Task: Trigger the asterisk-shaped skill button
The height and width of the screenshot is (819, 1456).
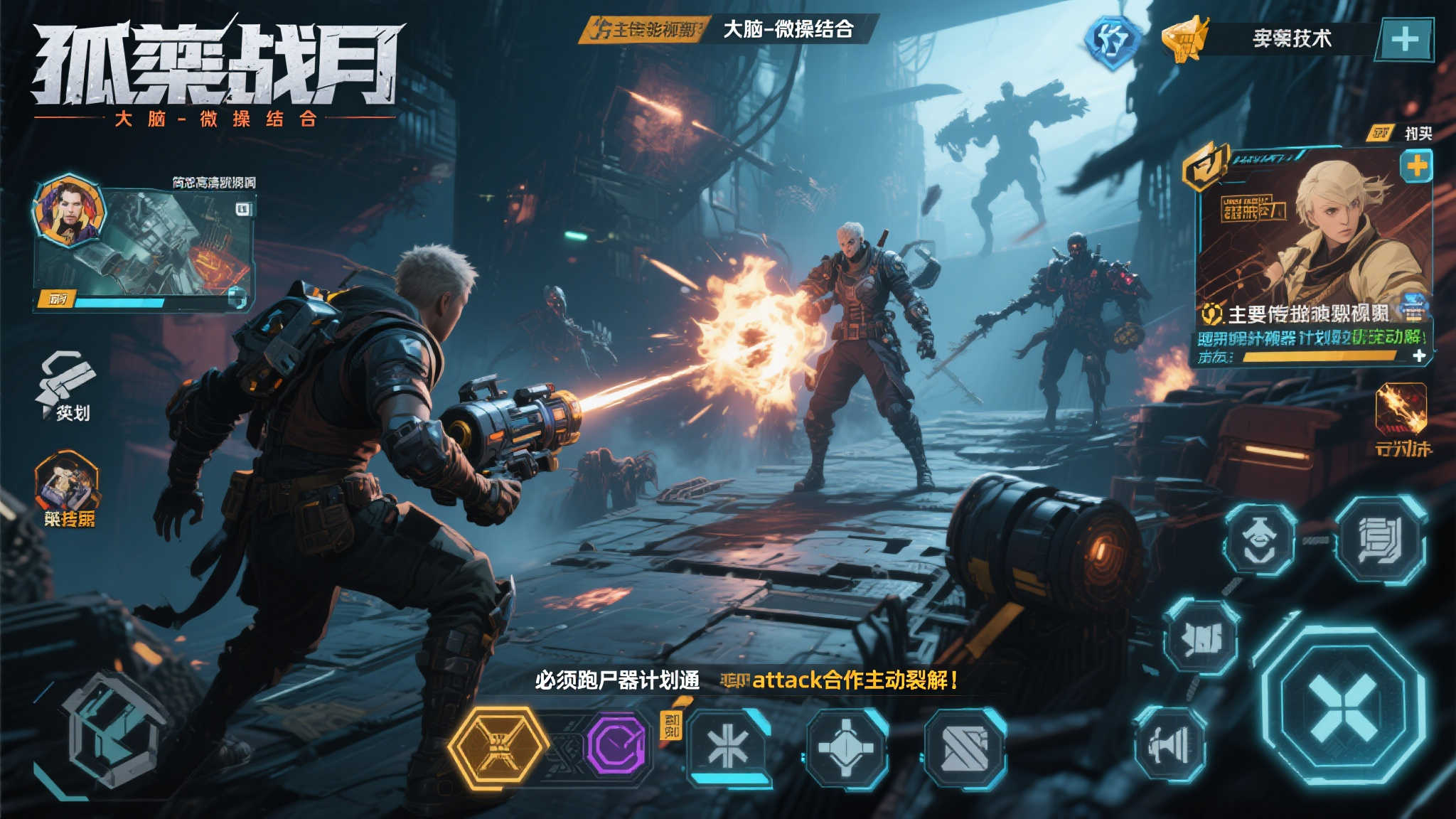Action: 727,746
